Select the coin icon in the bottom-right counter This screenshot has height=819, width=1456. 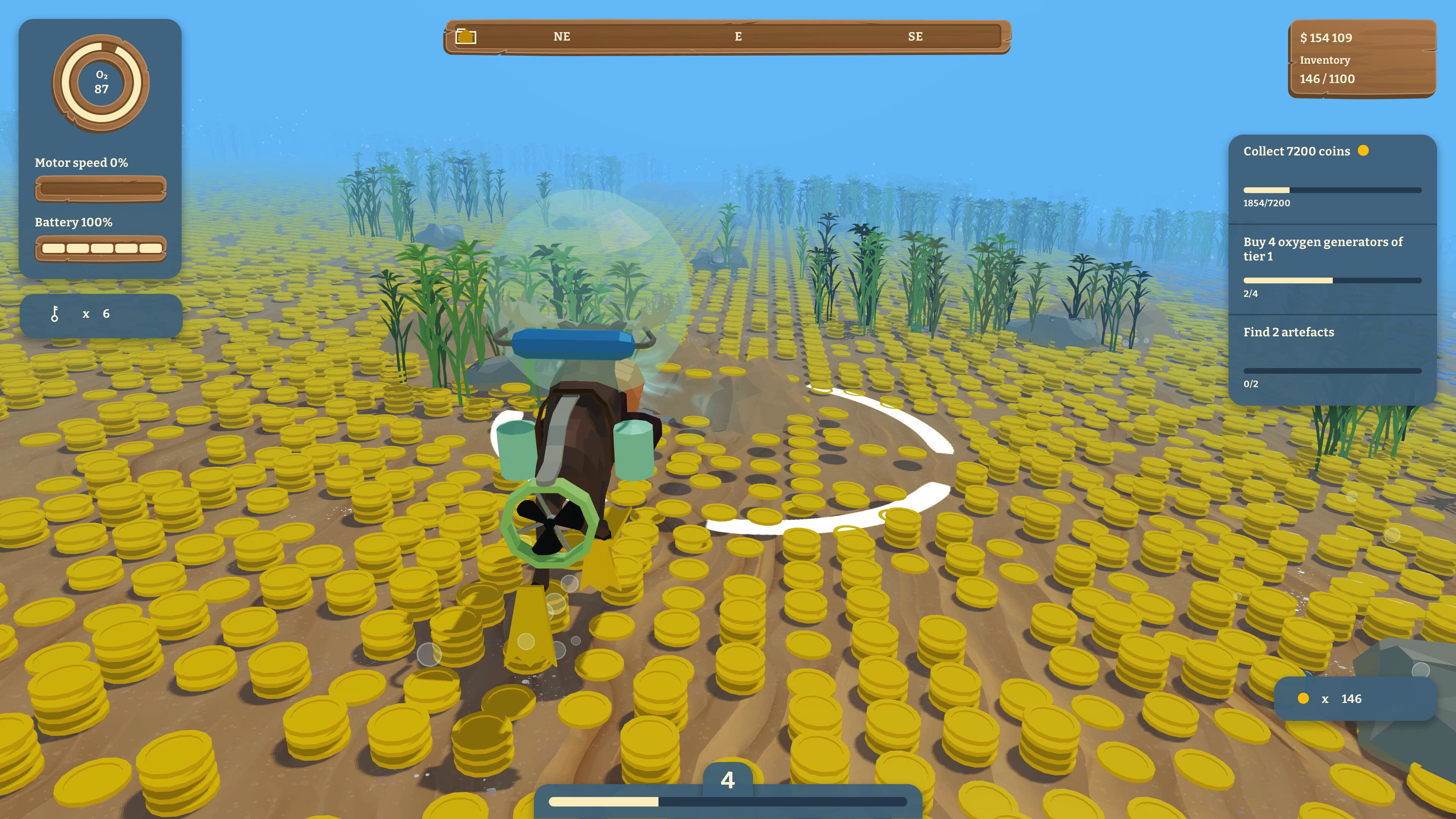coord(1303,698)
